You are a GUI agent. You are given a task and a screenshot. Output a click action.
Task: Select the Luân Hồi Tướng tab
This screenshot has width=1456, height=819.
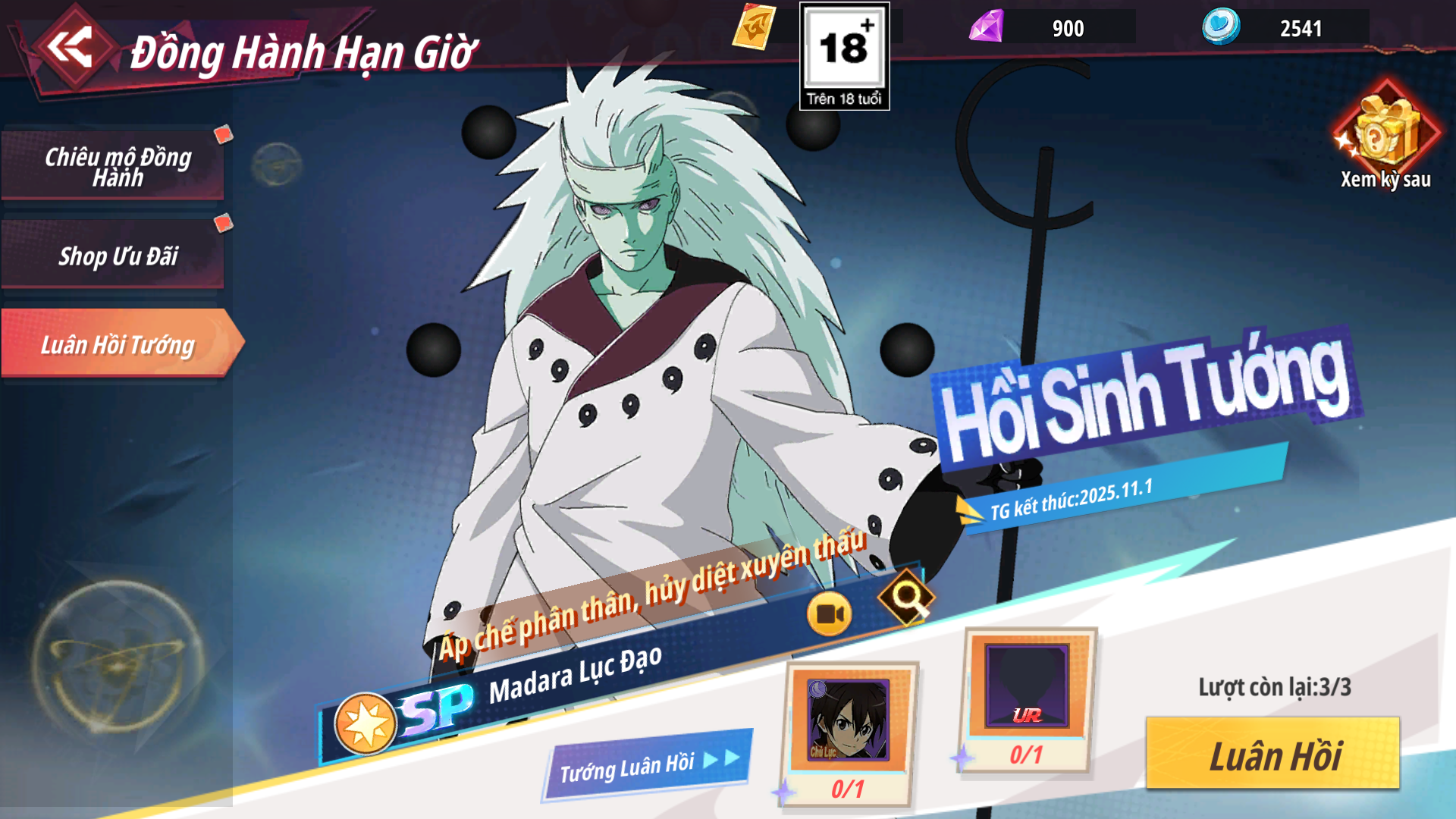click(118, 344)
